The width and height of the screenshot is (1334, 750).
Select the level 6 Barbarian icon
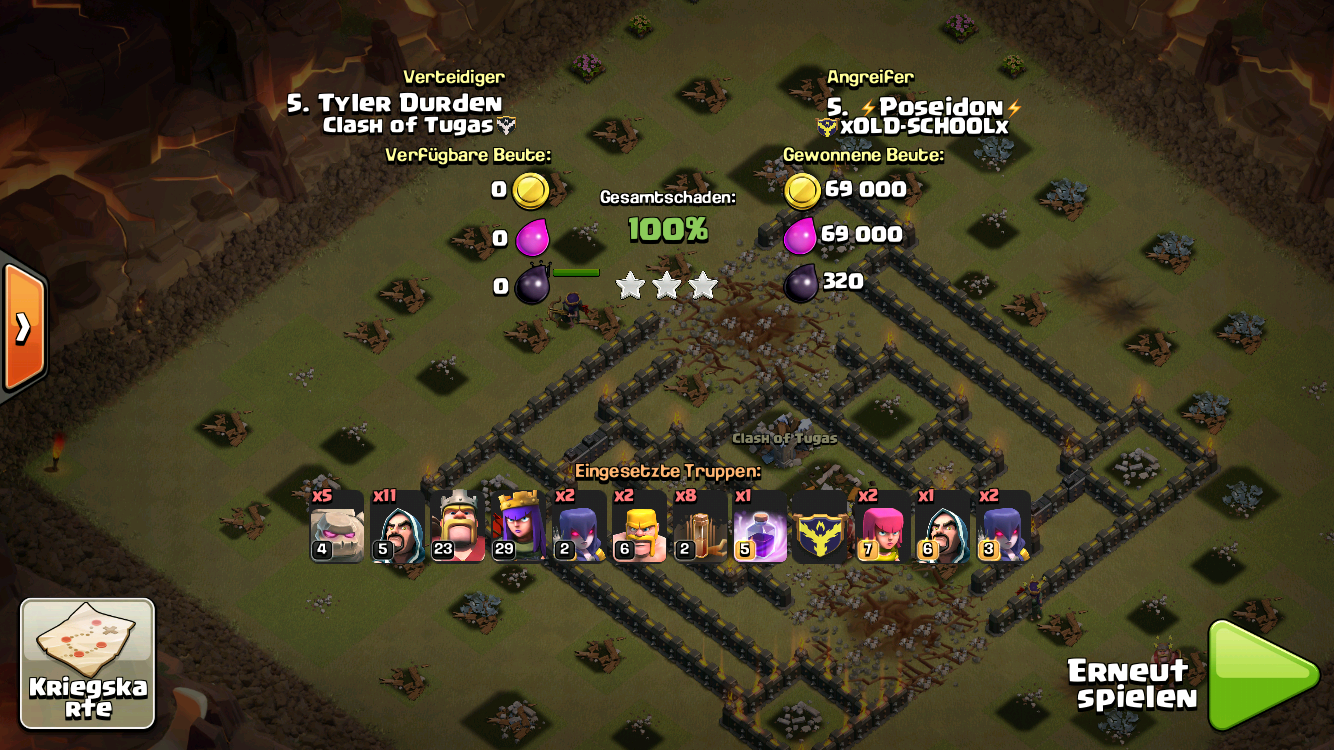639,527
